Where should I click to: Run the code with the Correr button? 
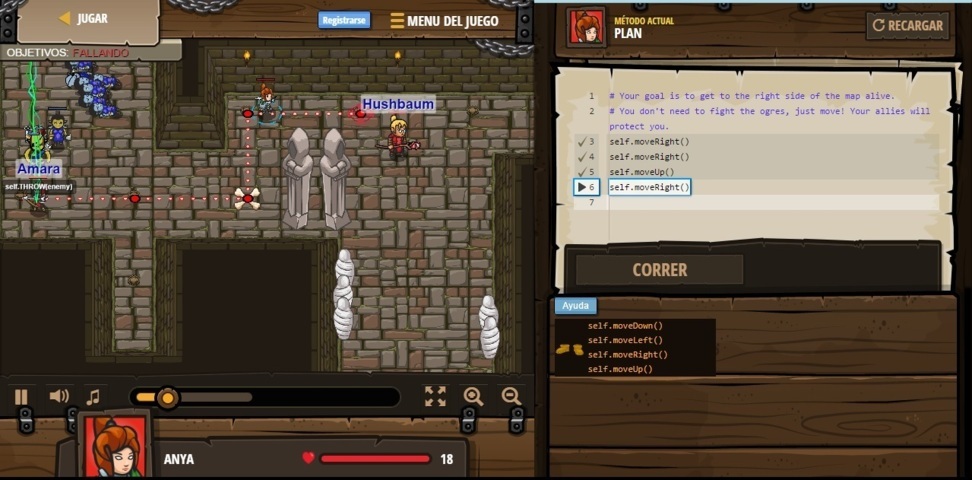click(x=659, y=270)
